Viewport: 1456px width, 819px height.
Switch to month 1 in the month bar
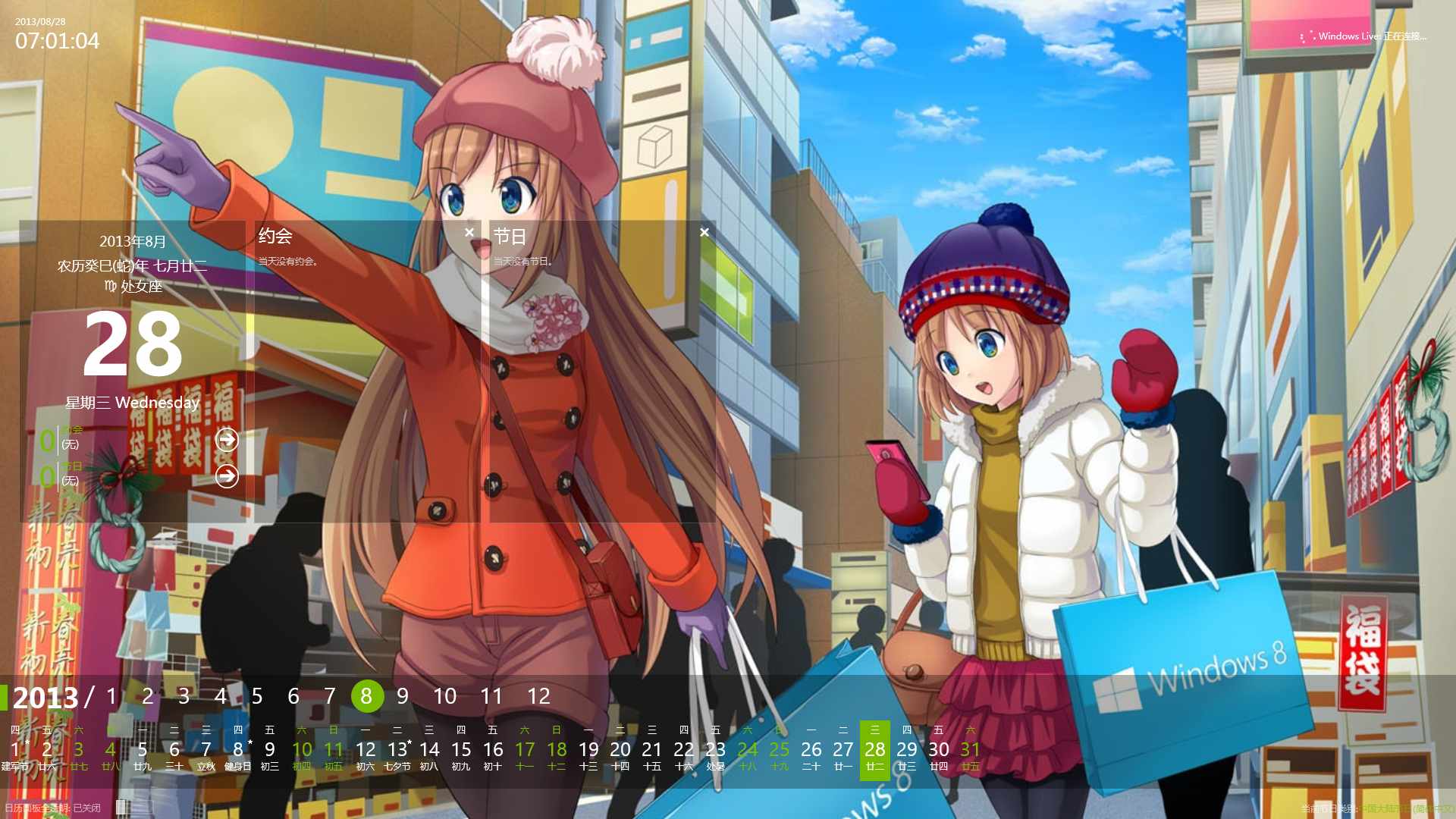point(111,696)
